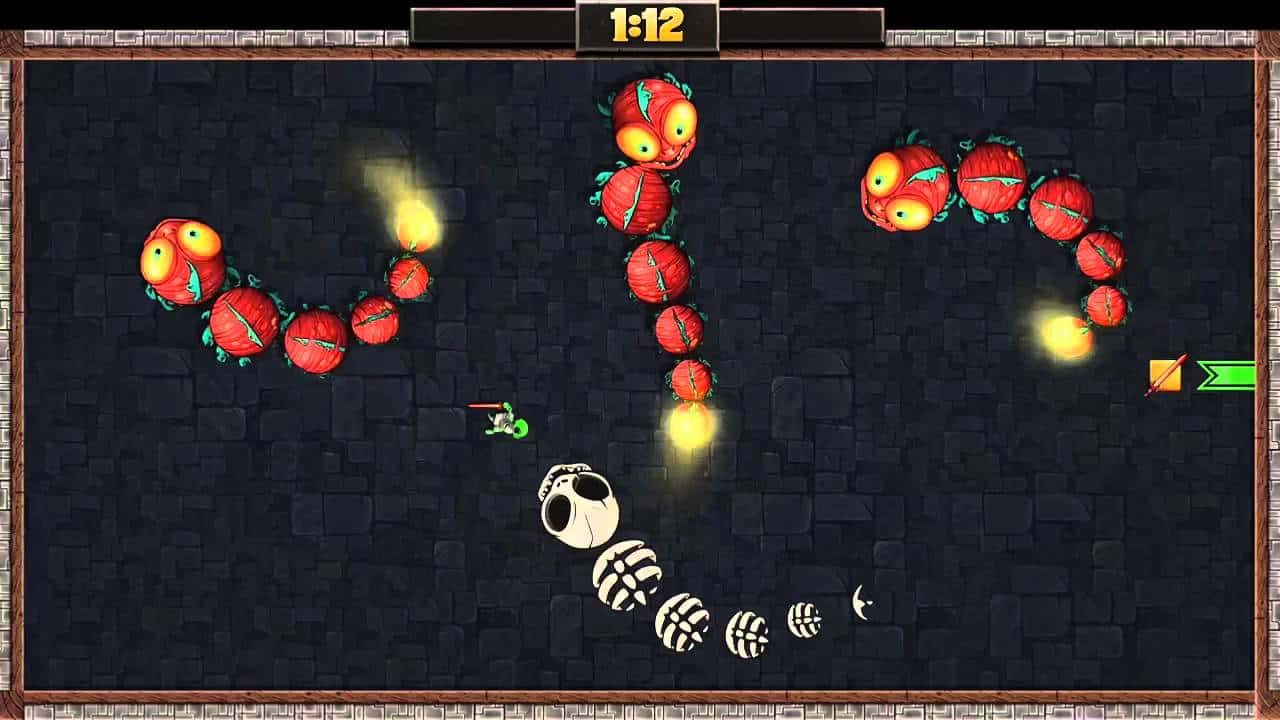Viewport: 1280px width, 720px height.
Task: Select the orange sword weapon icon
Action: pos(1166,375)
